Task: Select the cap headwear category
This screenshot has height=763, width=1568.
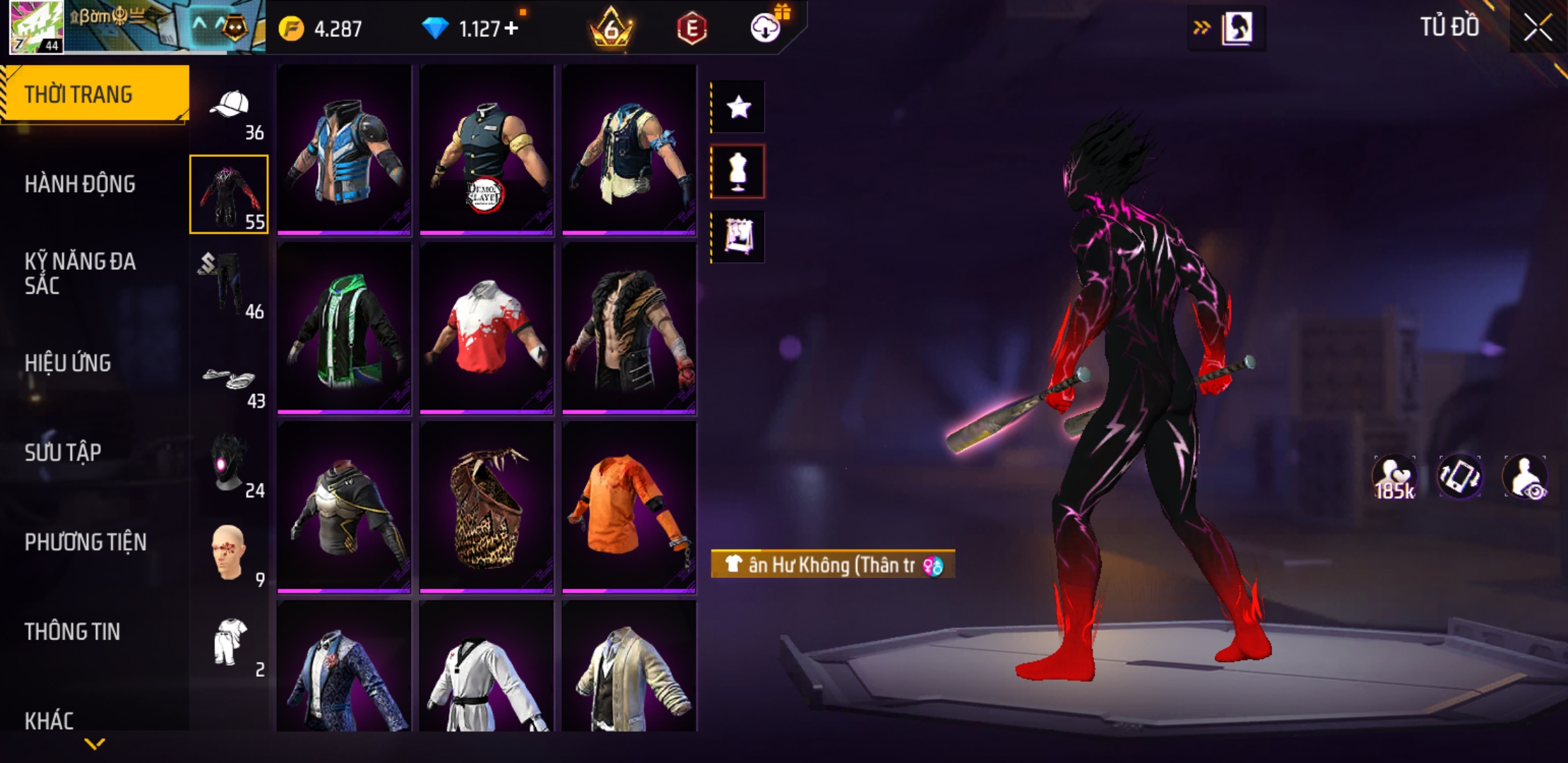Action: [230, 107]
